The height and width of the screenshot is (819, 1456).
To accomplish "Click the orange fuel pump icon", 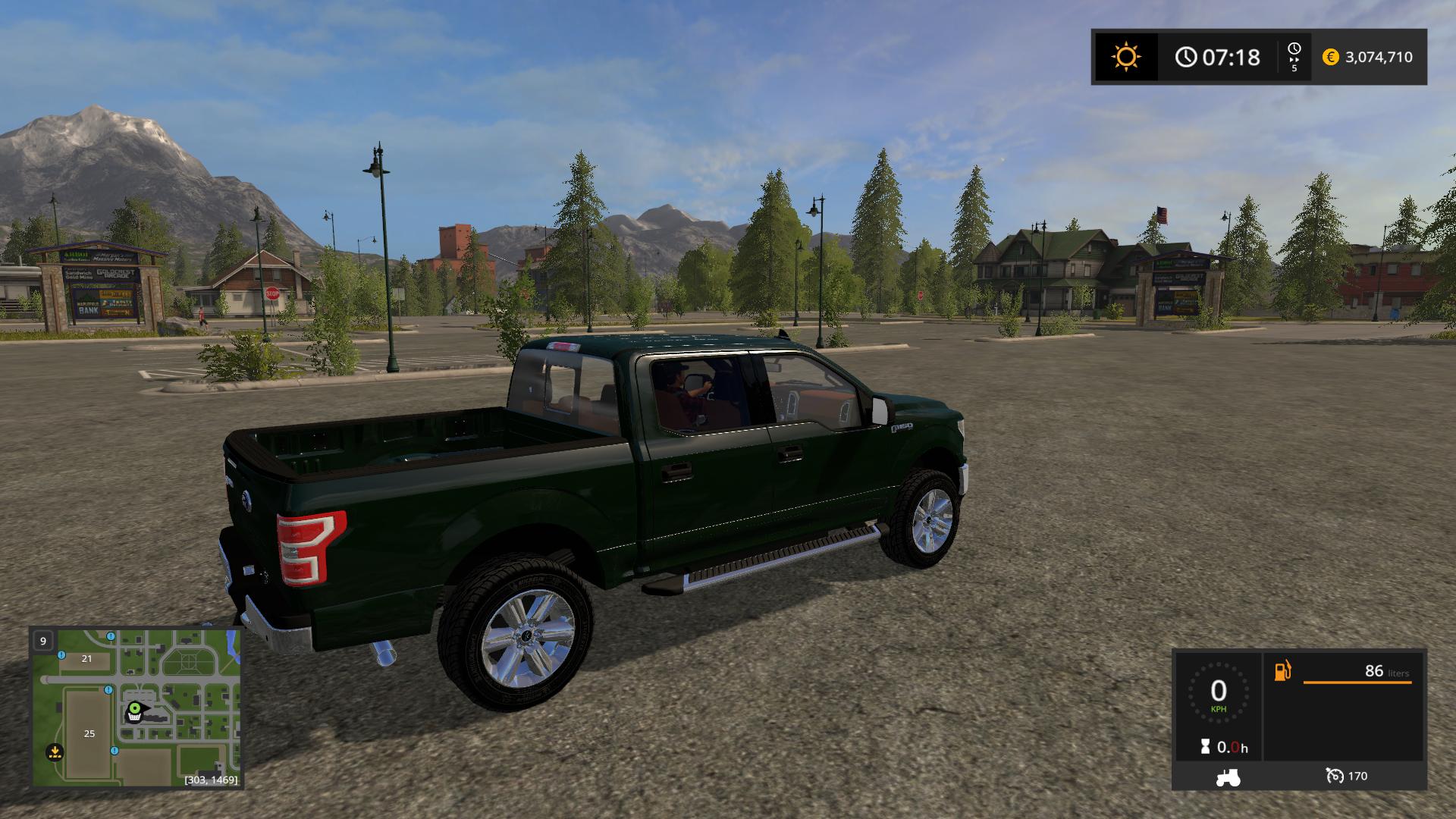I will click(1282, 671).
